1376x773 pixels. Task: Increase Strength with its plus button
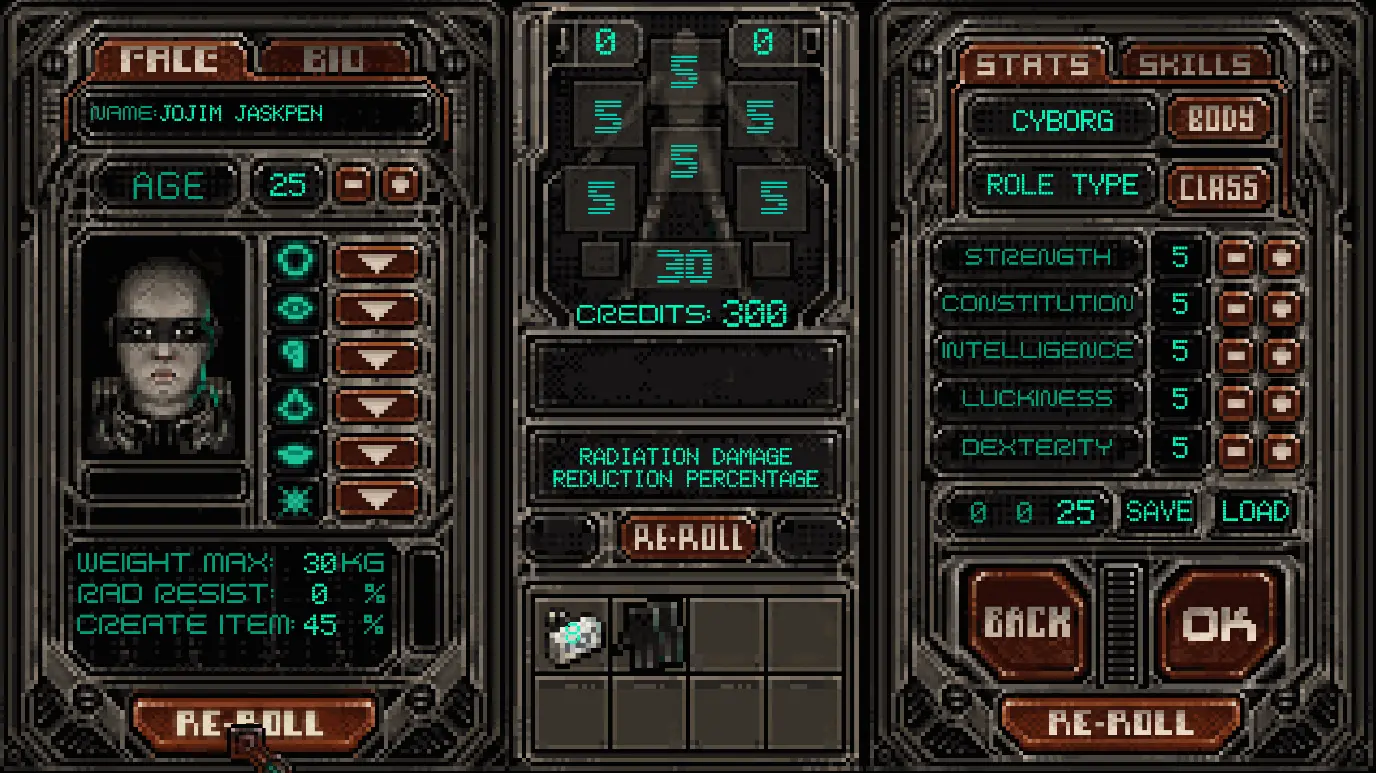coord(1281,258)
